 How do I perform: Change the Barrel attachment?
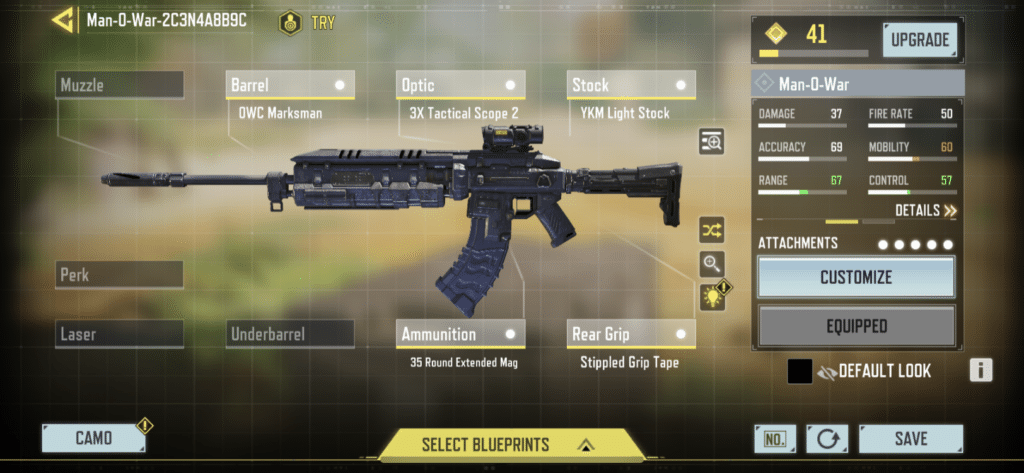click(x=290, y=85)
